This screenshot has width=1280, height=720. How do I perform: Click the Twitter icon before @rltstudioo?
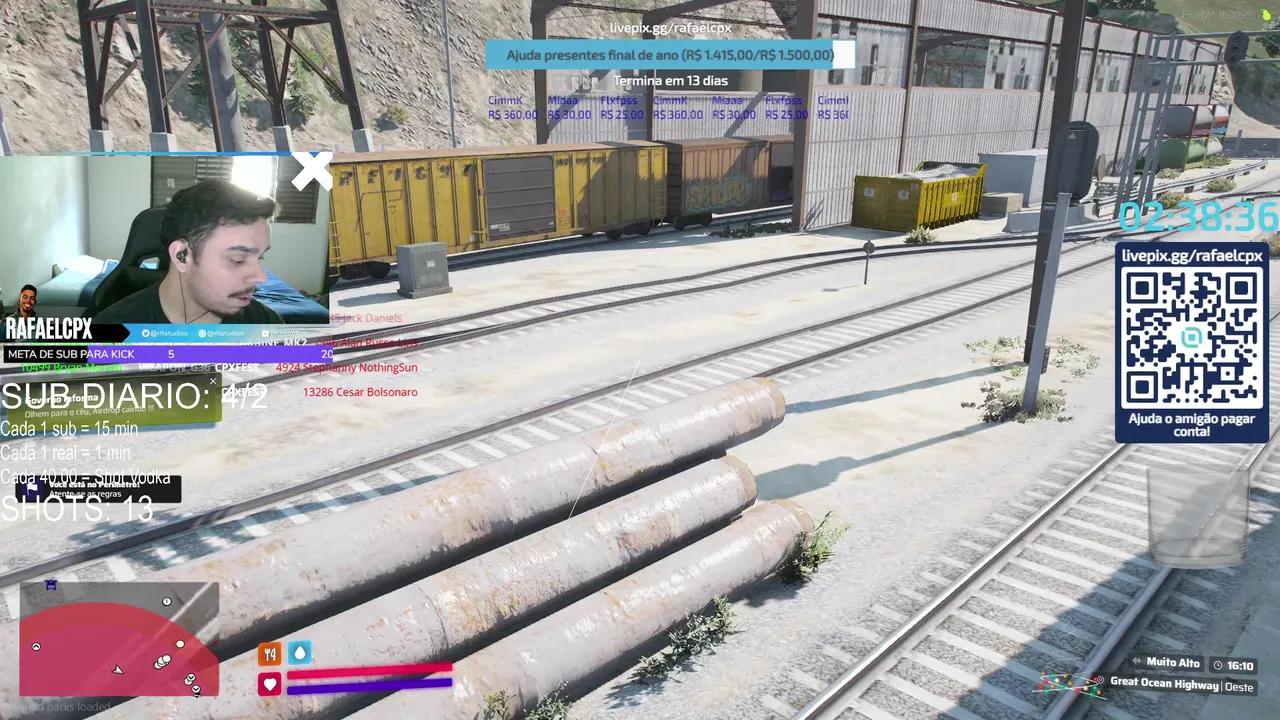(145, 333)
